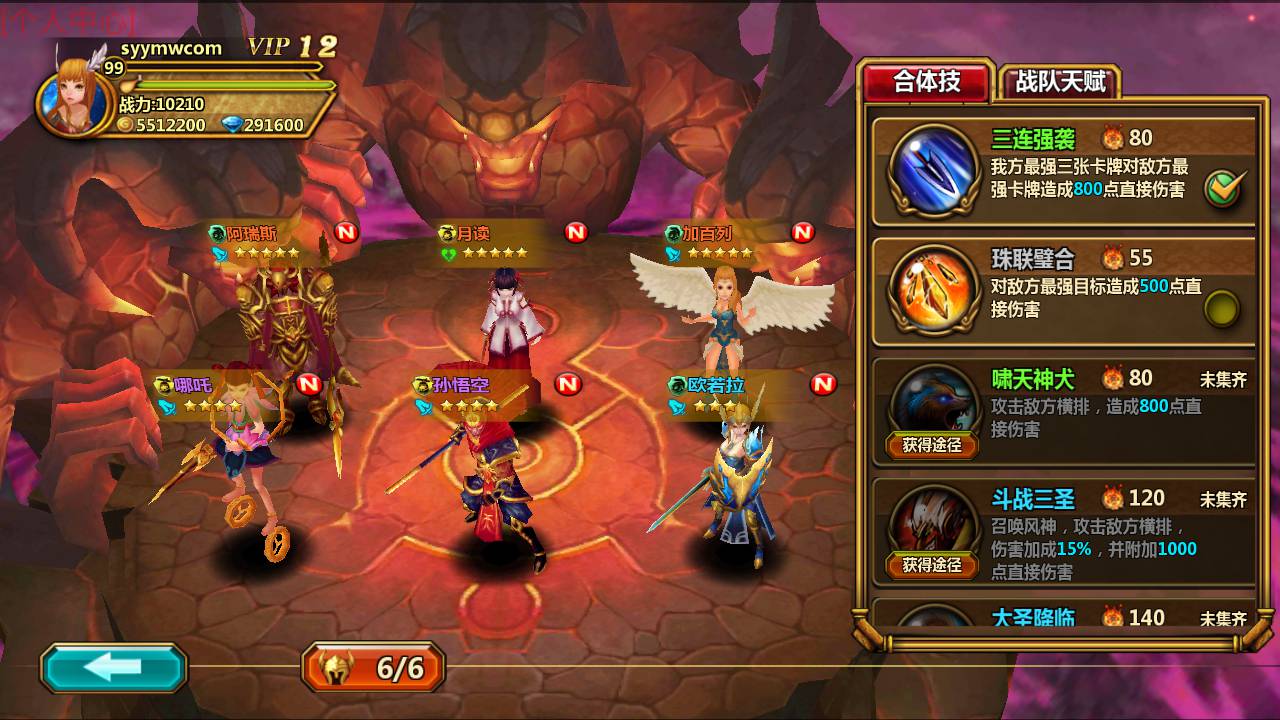Select the 啸天神犬 skill icon
This screenshot has width=1280, height=720.
click(931, 400)
